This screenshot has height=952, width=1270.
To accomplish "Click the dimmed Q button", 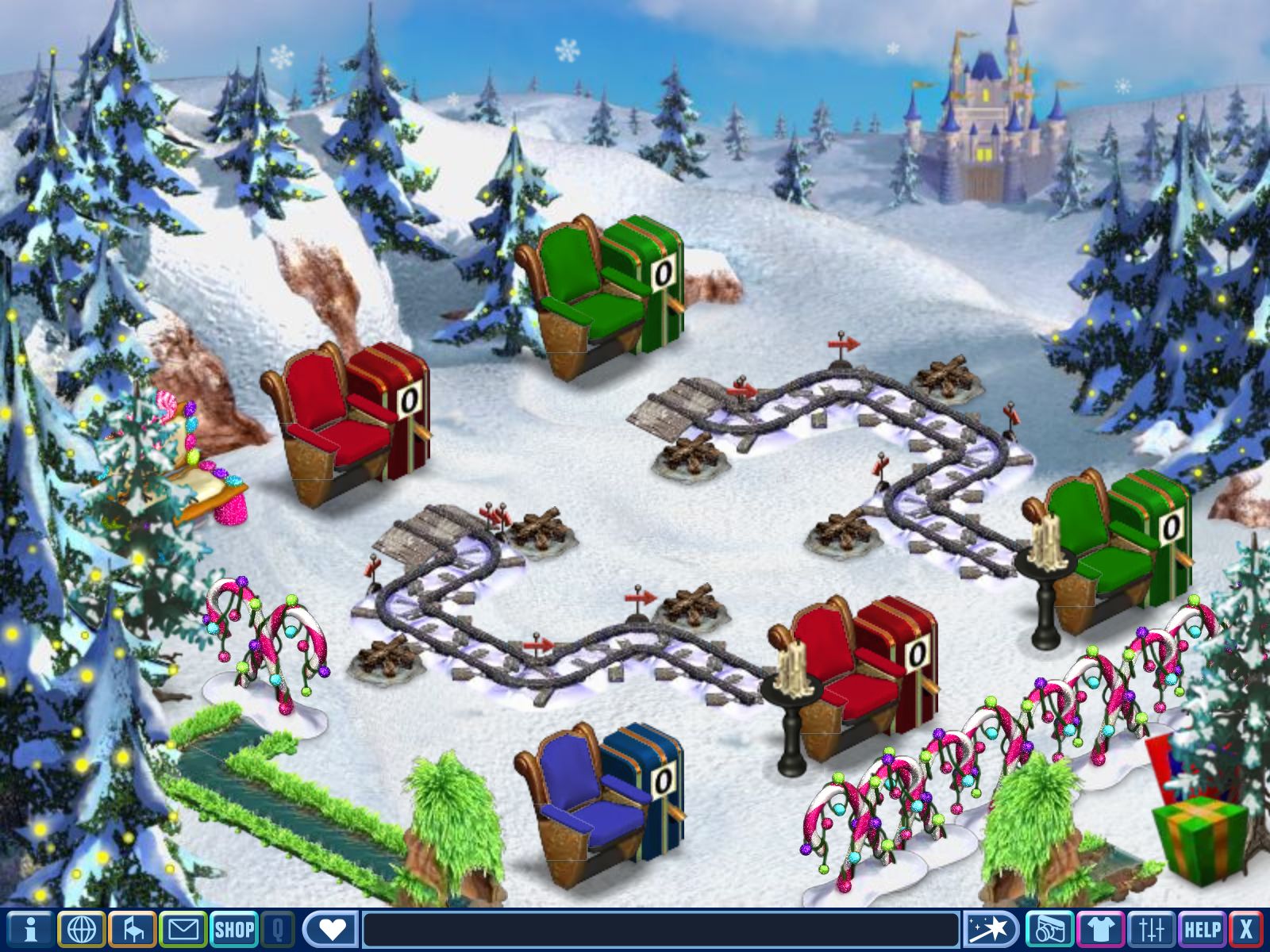I will 278,929.
